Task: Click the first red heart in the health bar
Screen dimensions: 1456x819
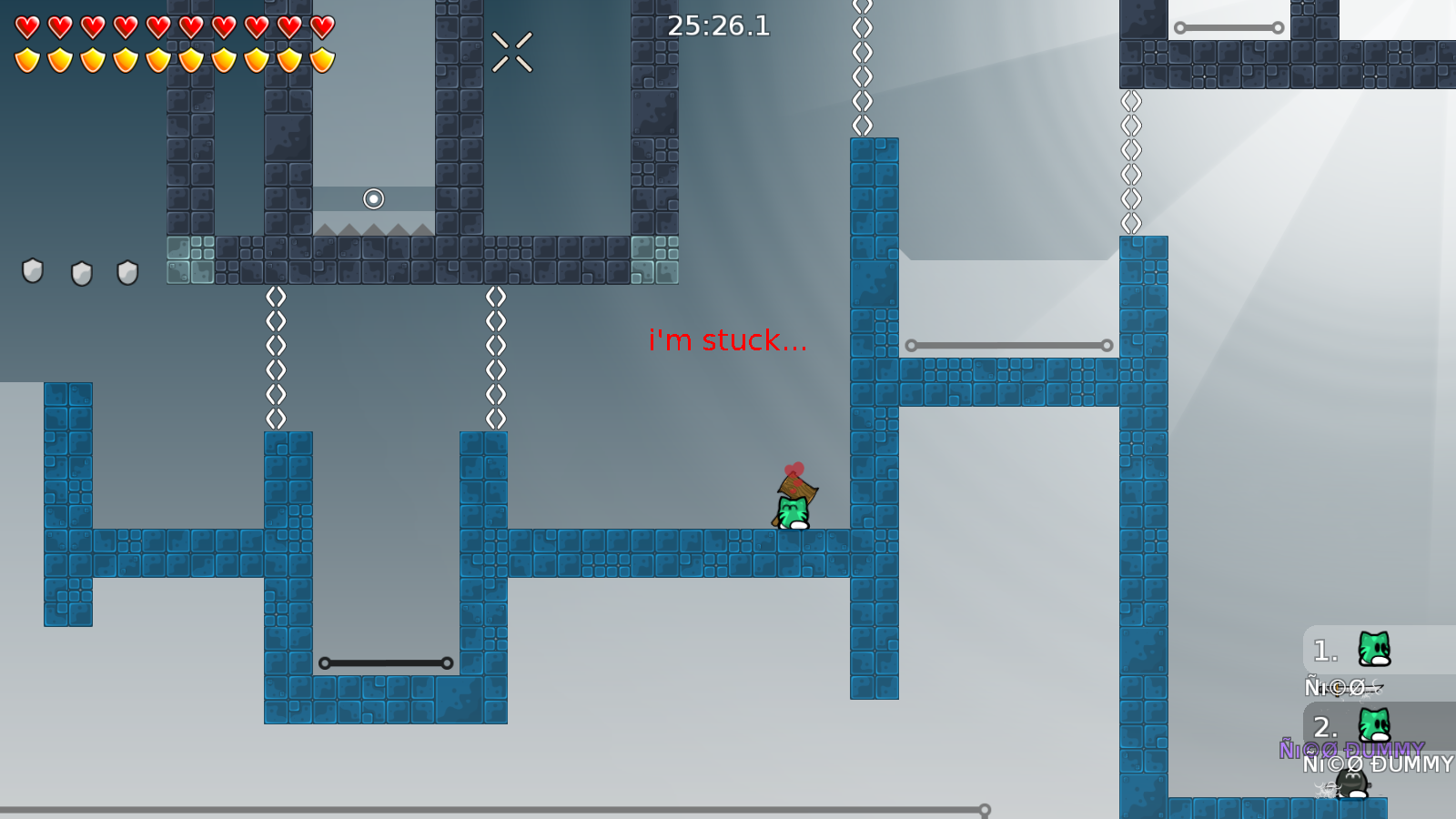Action: pos(27,27)
